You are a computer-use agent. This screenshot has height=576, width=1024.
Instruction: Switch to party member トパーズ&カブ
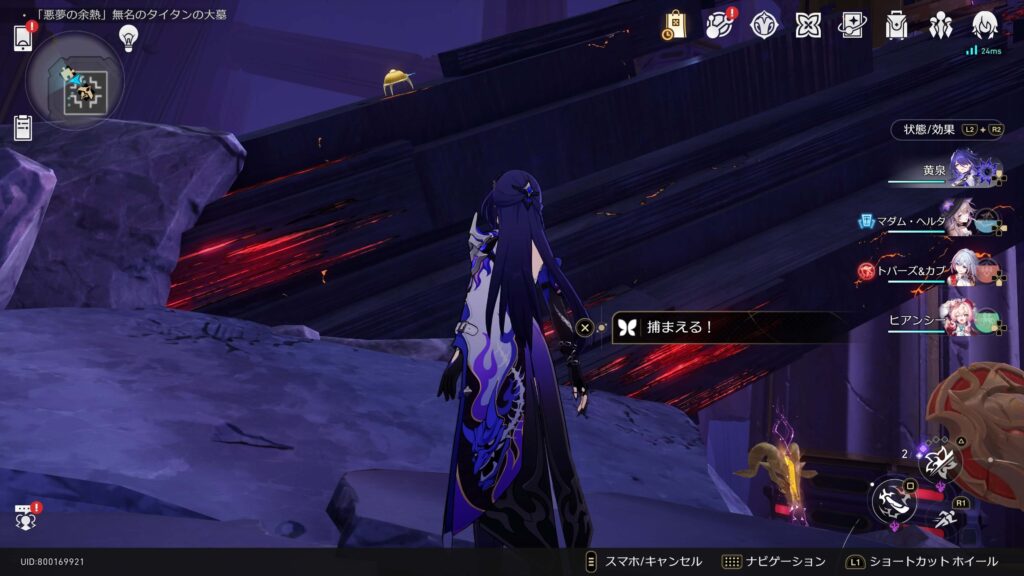point(963,270)
